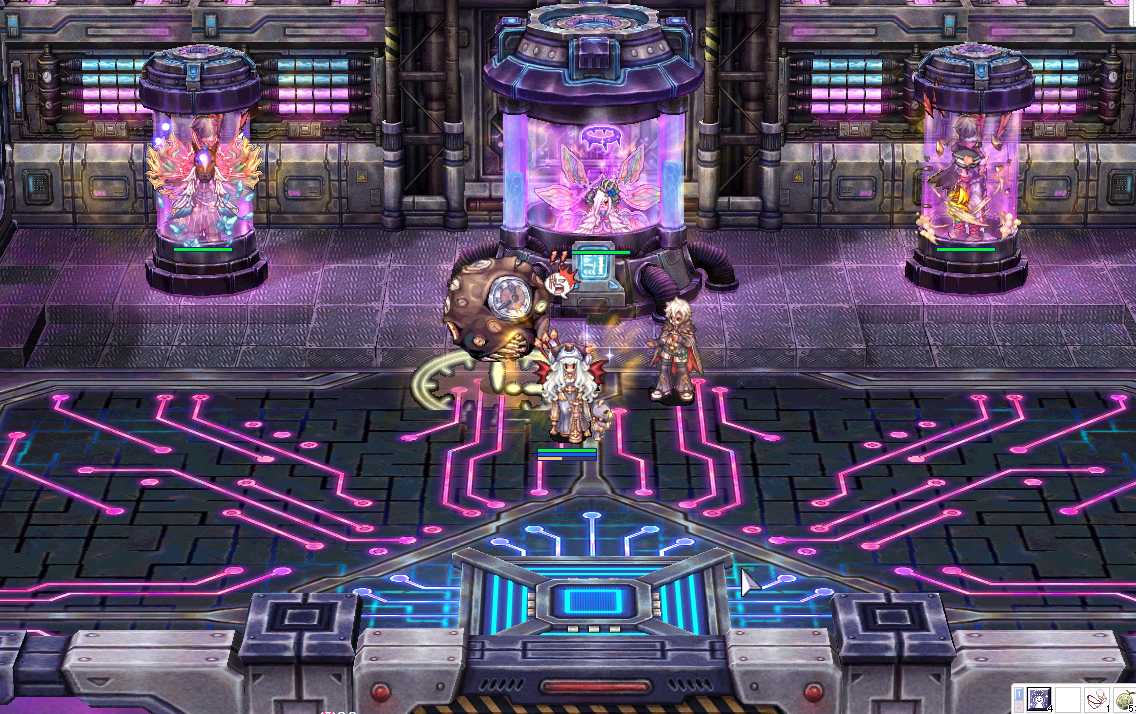
Task: Select the hand-holding-orb skill in hotbar
Action: (1097, 699)
